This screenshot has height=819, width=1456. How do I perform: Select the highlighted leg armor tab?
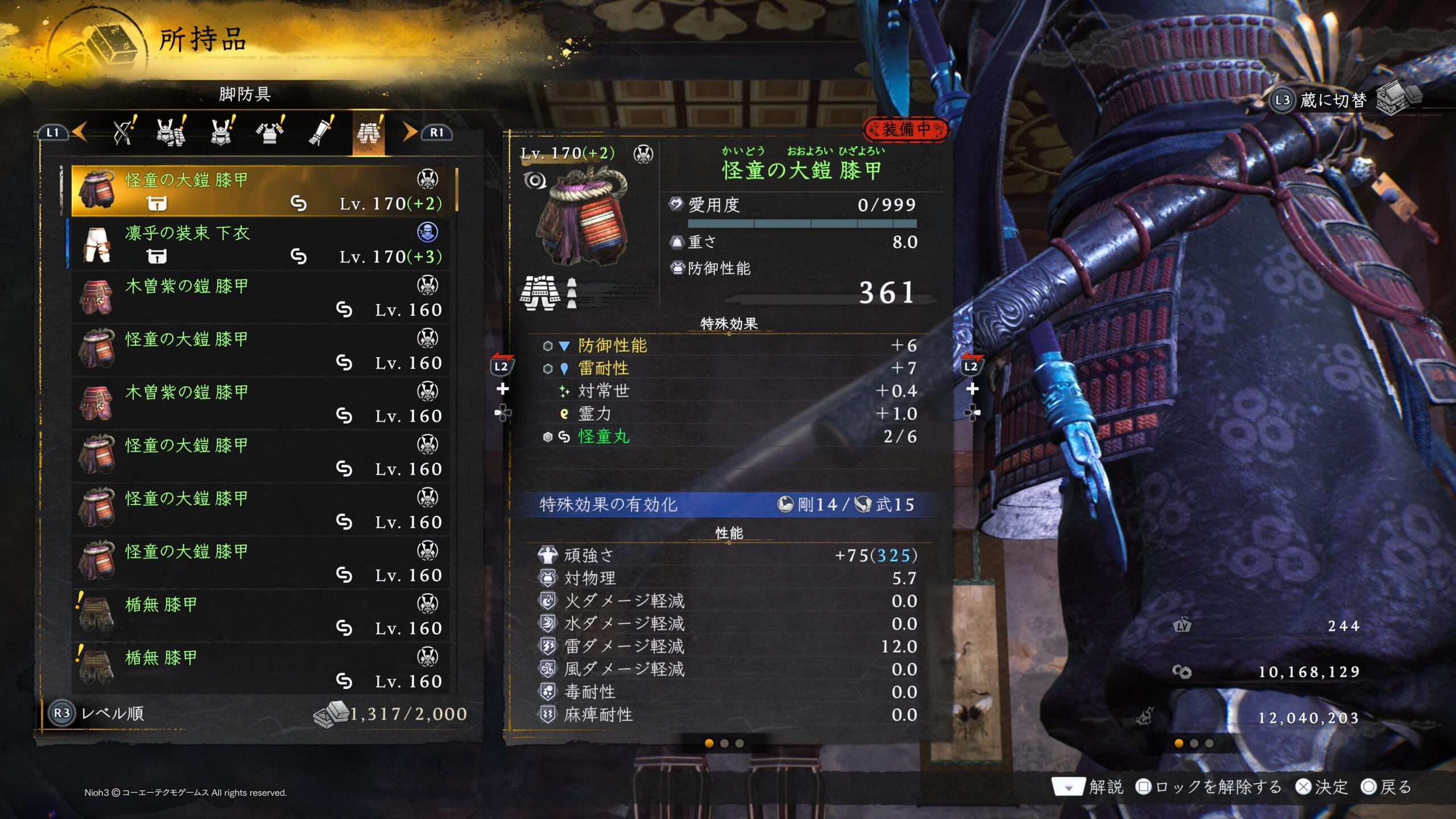pyautogui.click(x=369, y=133)
